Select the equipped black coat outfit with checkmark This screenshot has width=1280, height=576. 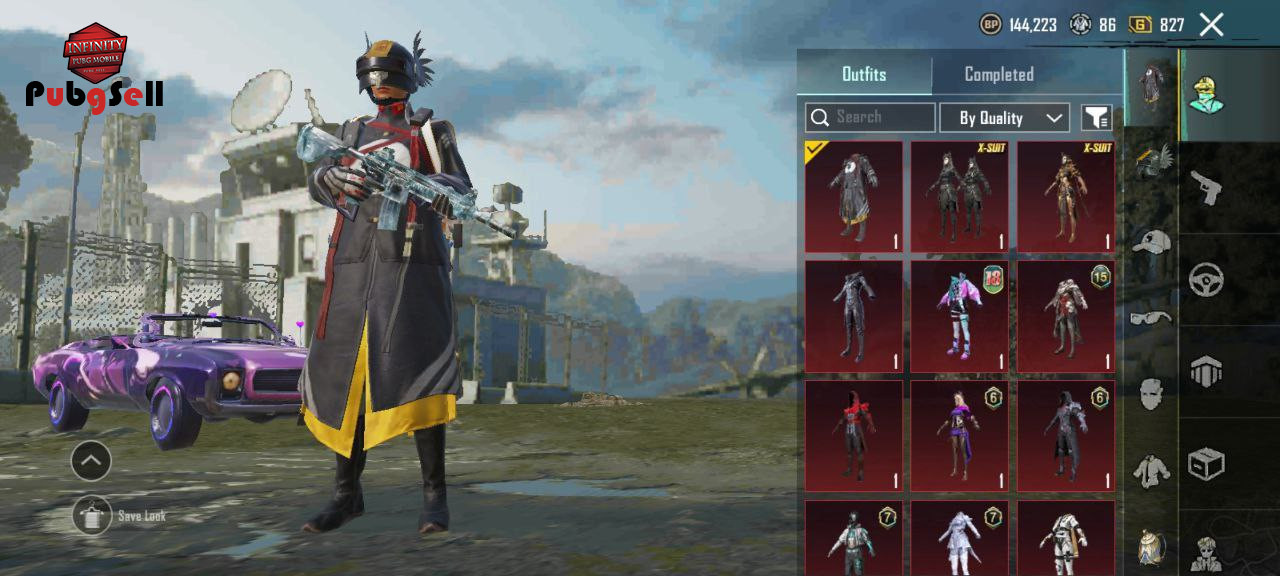point(854,196)
